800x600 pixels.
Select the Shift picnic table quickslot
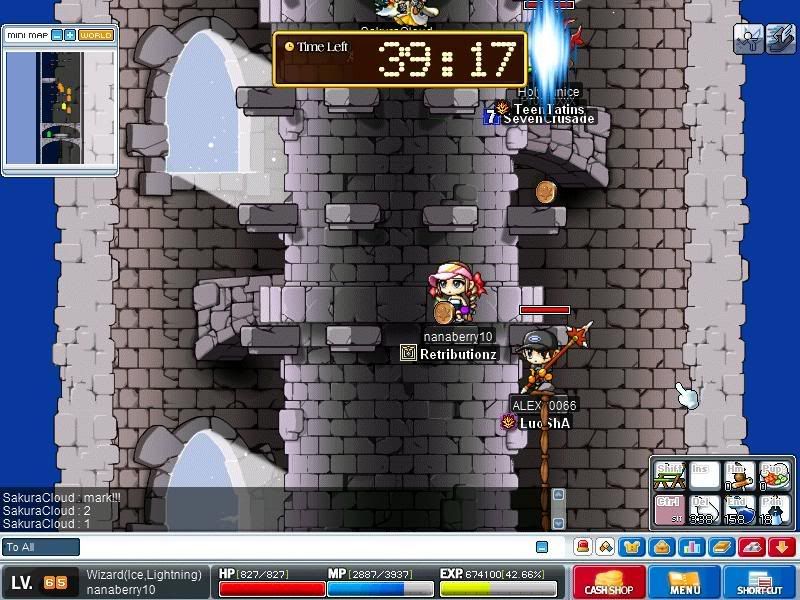(x=670, y=474)
